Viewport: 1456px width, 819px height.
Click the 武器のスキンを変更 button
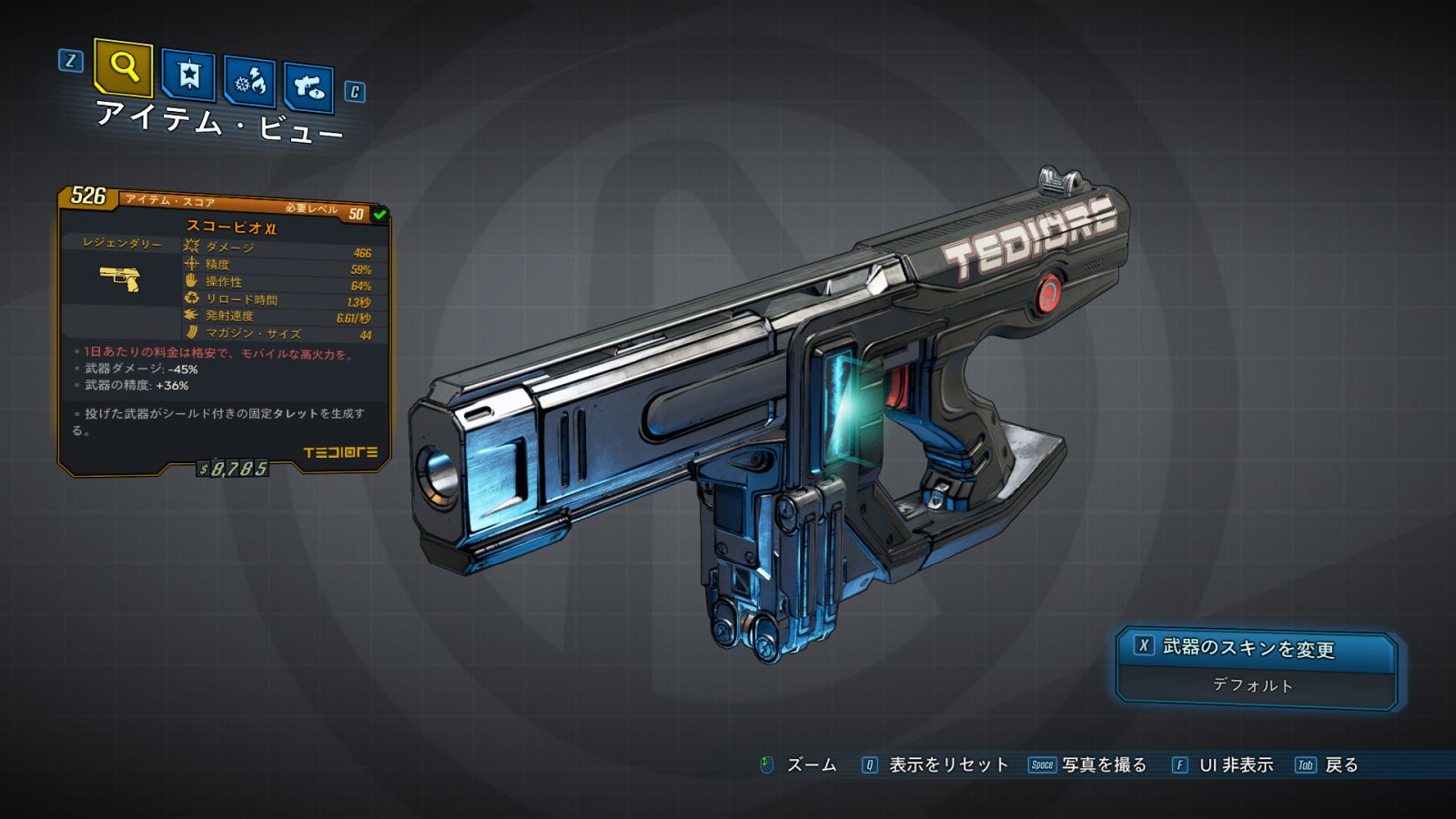coord(1256,649)
